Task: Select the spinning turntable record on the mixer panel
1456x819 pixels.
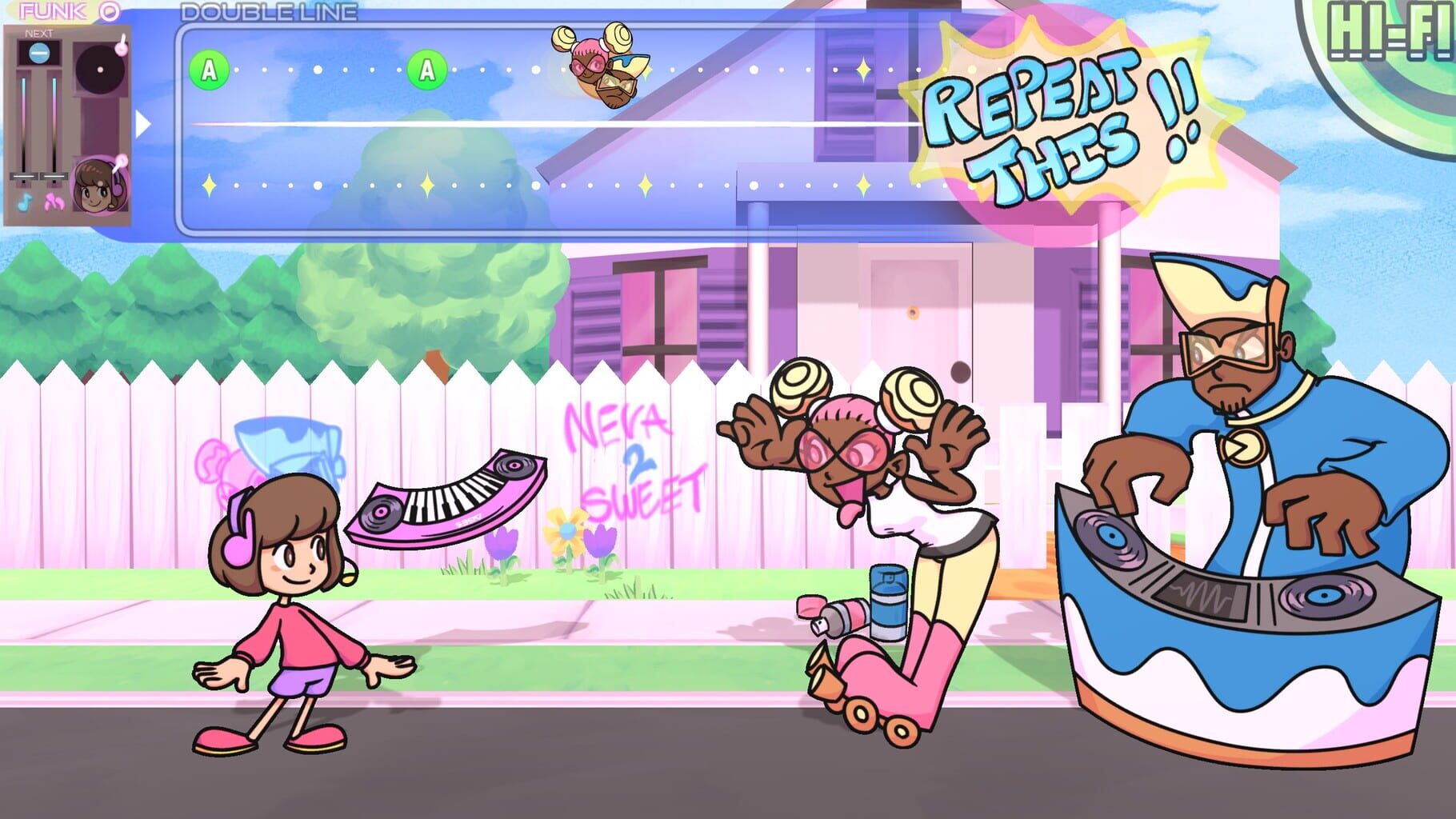Action: click(99, 69)
